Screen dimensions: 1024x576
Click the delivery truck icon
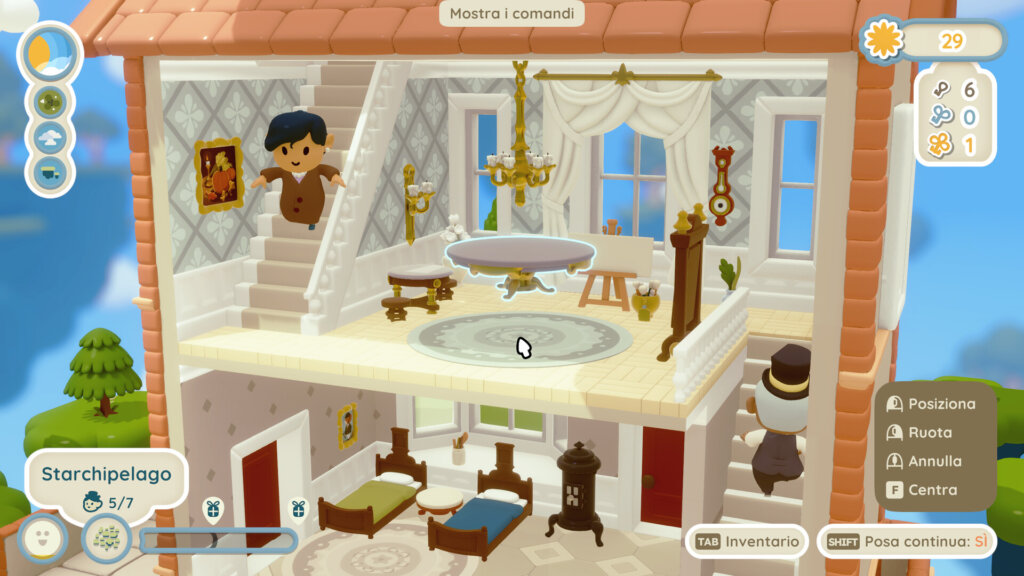tap(50, 172)
